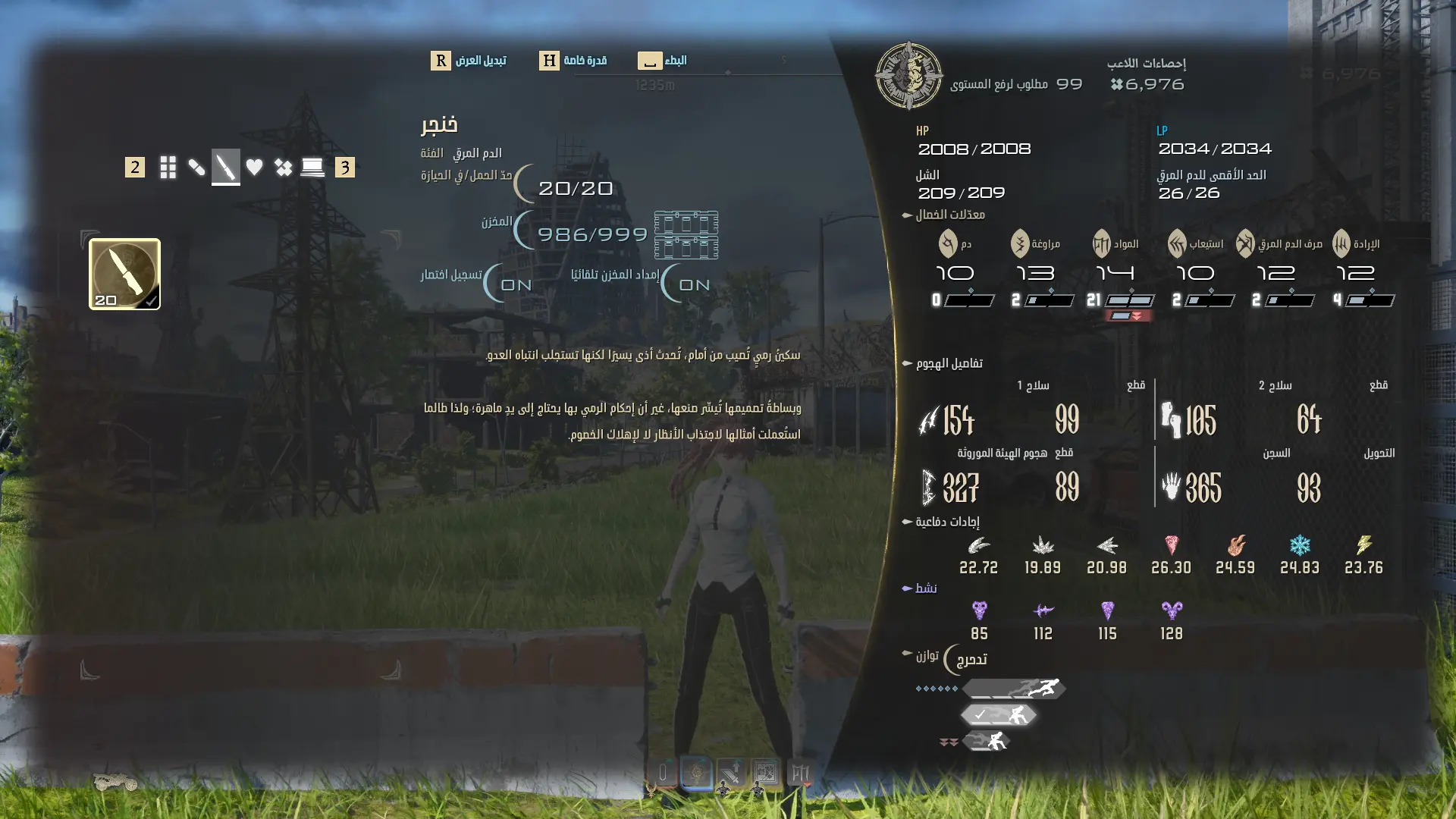Click the player emblem medallion
The image size is (1456, 819).
[908, 76]
